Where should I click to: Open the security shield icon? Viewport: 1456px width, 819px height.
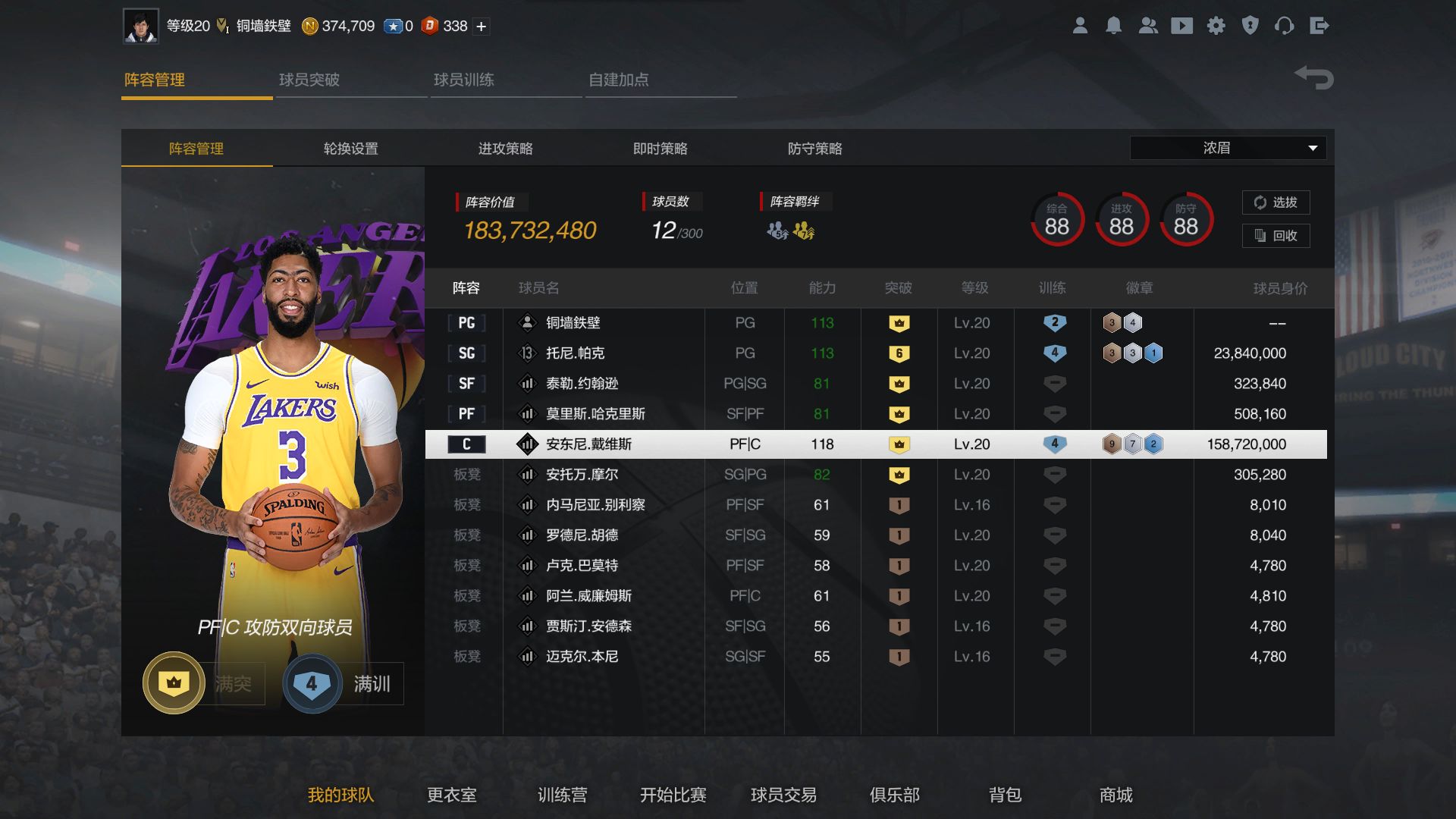pos(1250,25)
